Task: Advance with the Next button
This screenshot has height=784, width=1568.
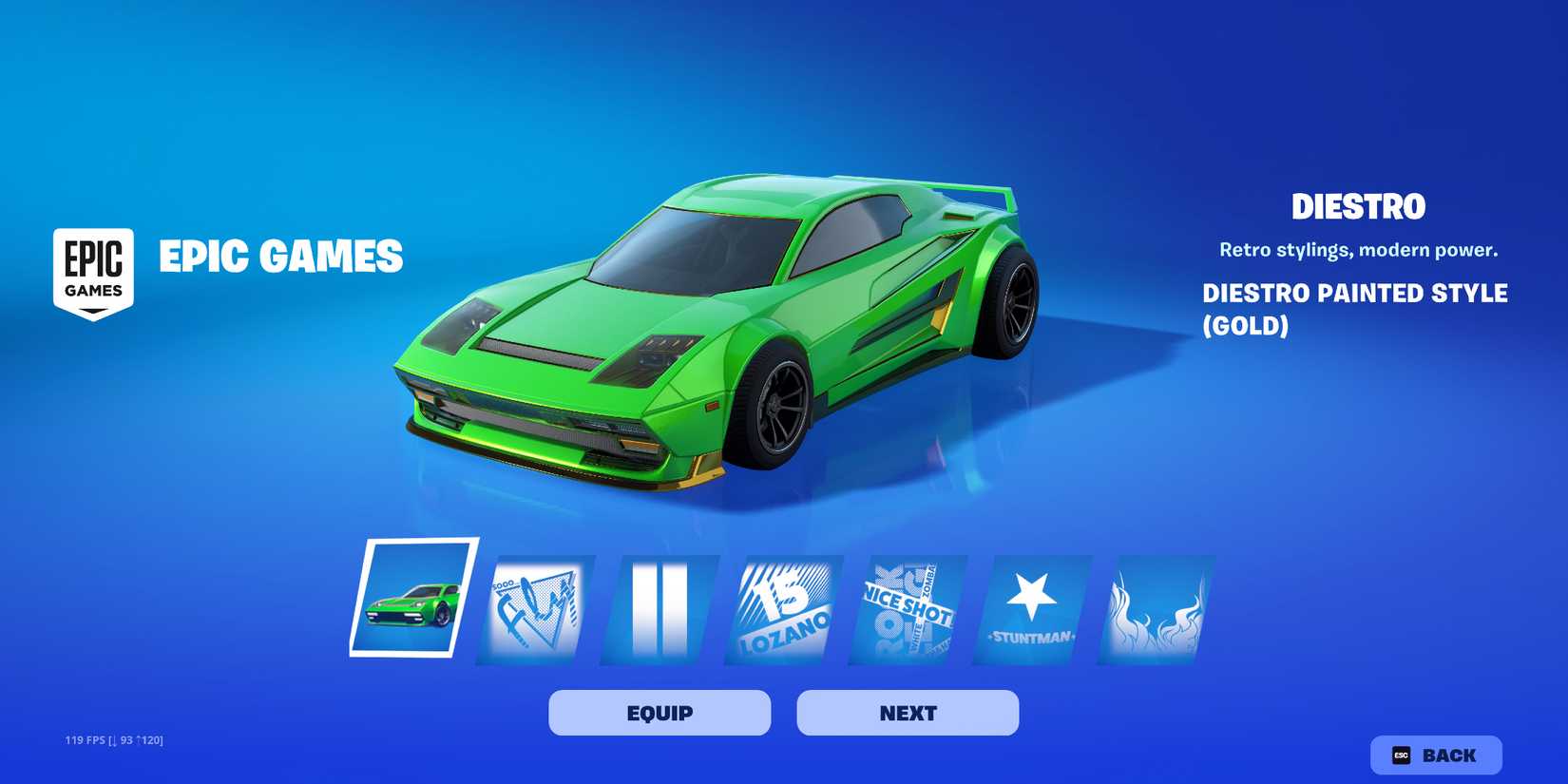Action: 906,712
